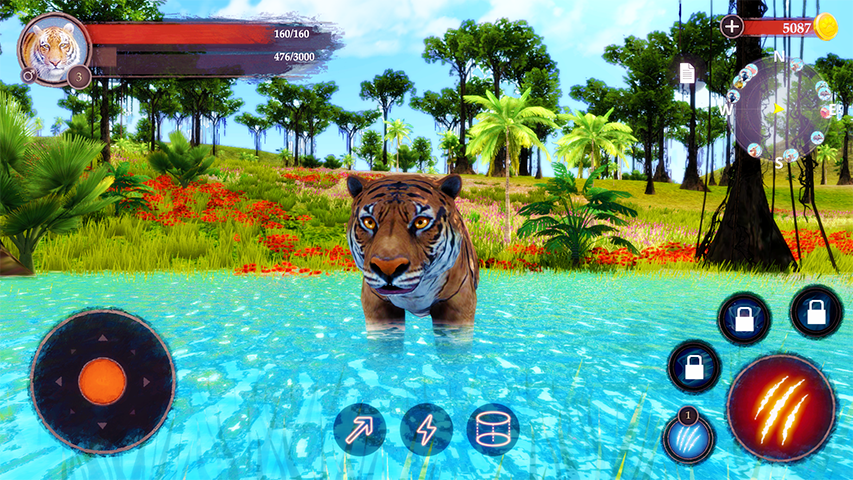The width and height of the screenshot is (853, 480).
Task: Open the quest document icon
Action: click(x=687, y=73)
